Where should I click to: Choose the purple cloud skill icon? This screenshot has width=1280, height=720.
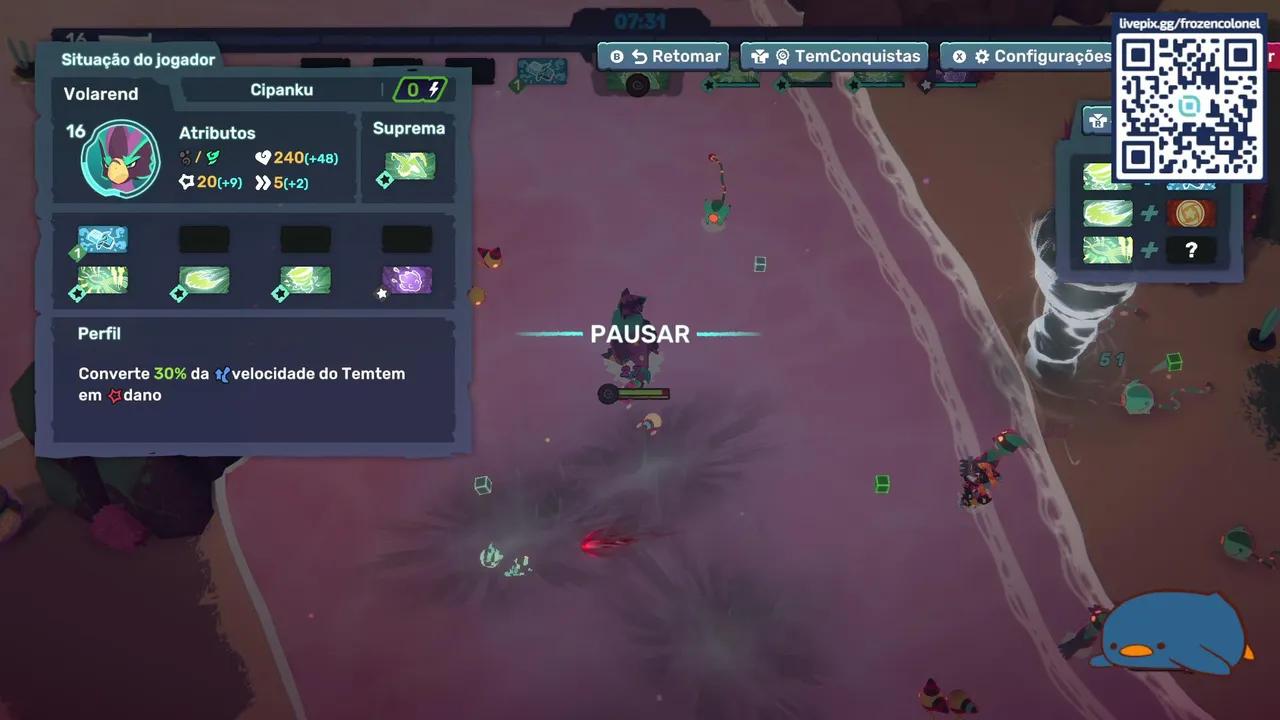[407, 280]
